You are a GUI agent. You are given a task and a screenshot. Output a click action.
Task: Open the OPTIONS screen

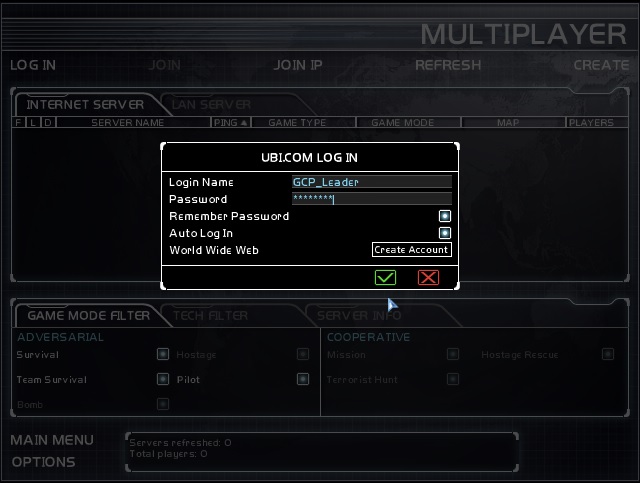pos(43,462)
